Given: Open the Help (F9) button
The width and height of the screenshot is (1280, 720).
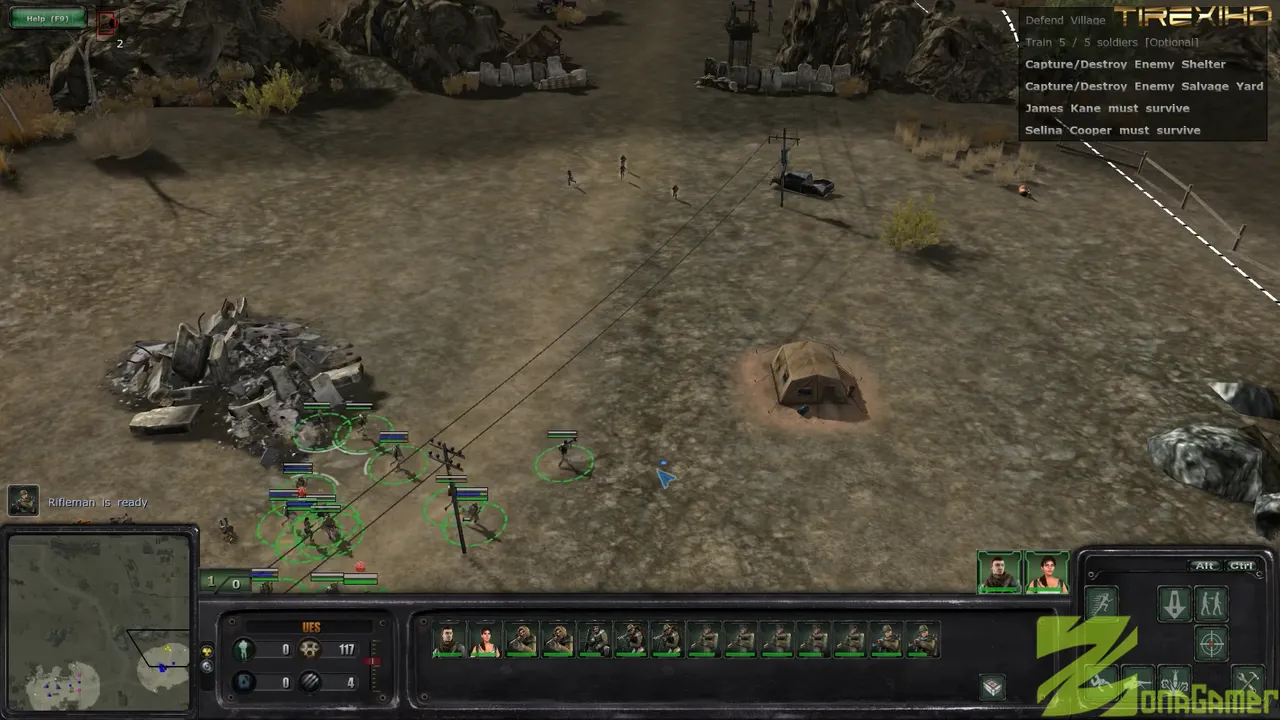Looking at the screenshot, I should pos(47,18).
